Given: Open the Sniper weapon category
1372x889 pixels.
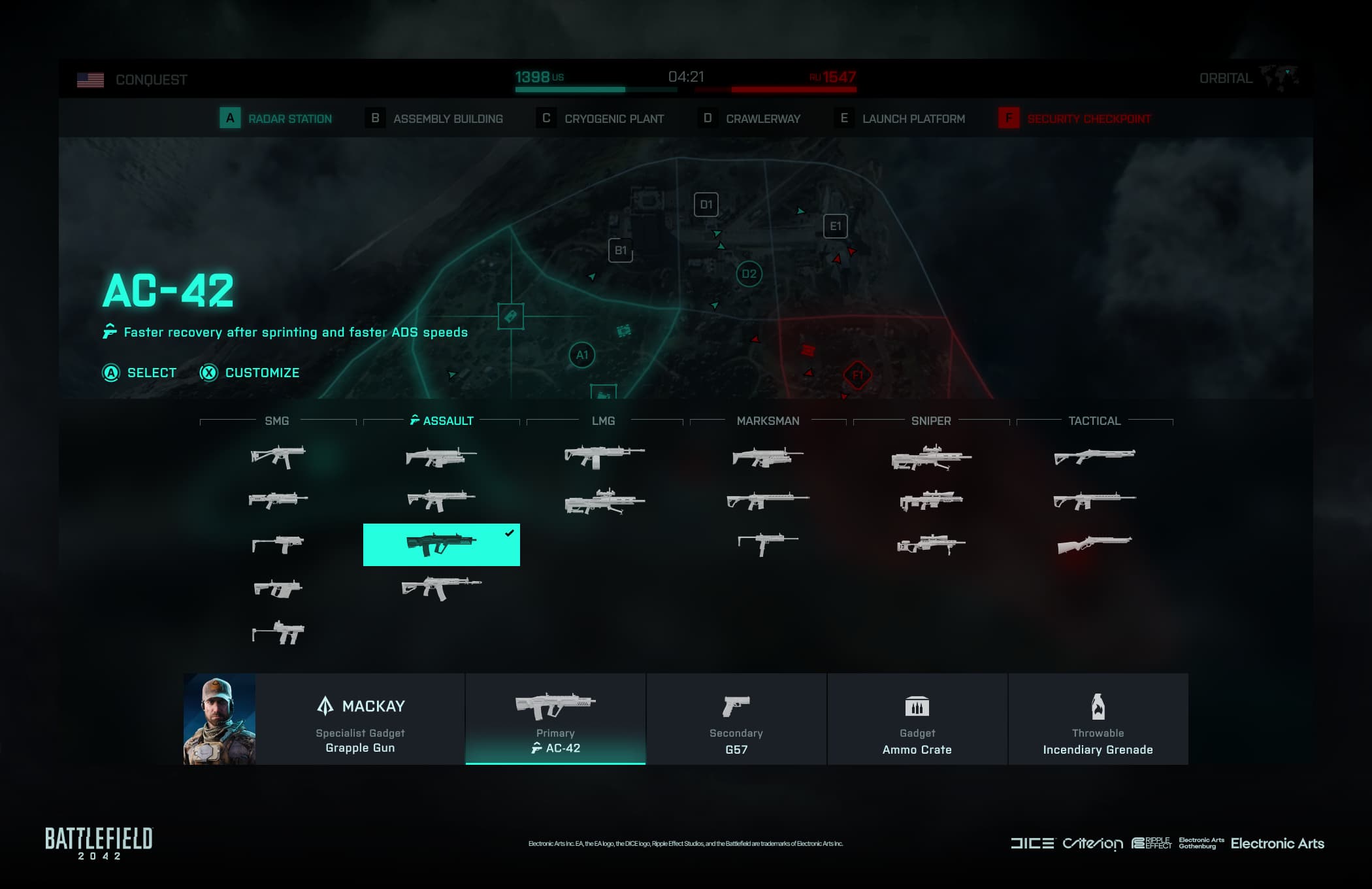Looking at the screenshot, I should coord(931,421).
